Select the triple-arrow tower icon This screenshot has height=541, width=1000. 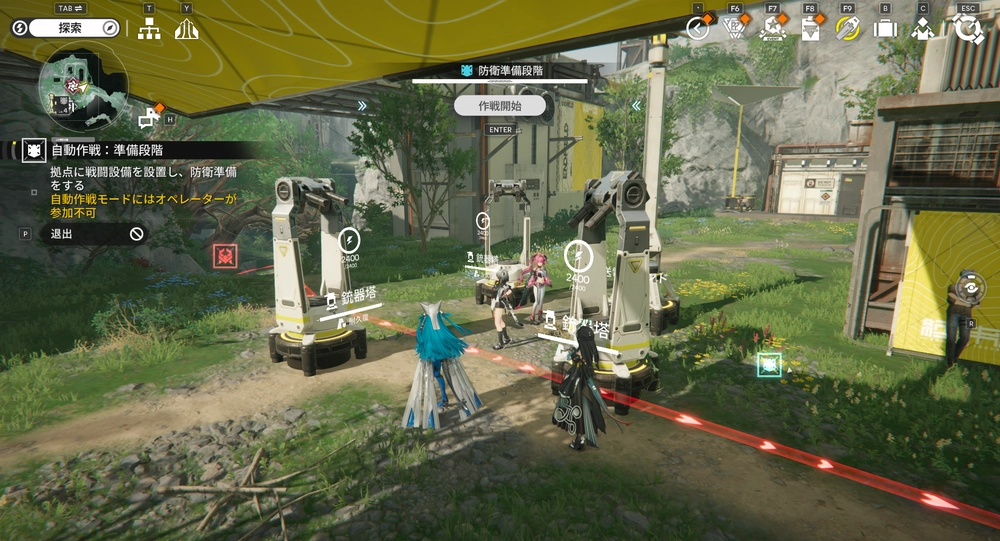coord(186,29)
